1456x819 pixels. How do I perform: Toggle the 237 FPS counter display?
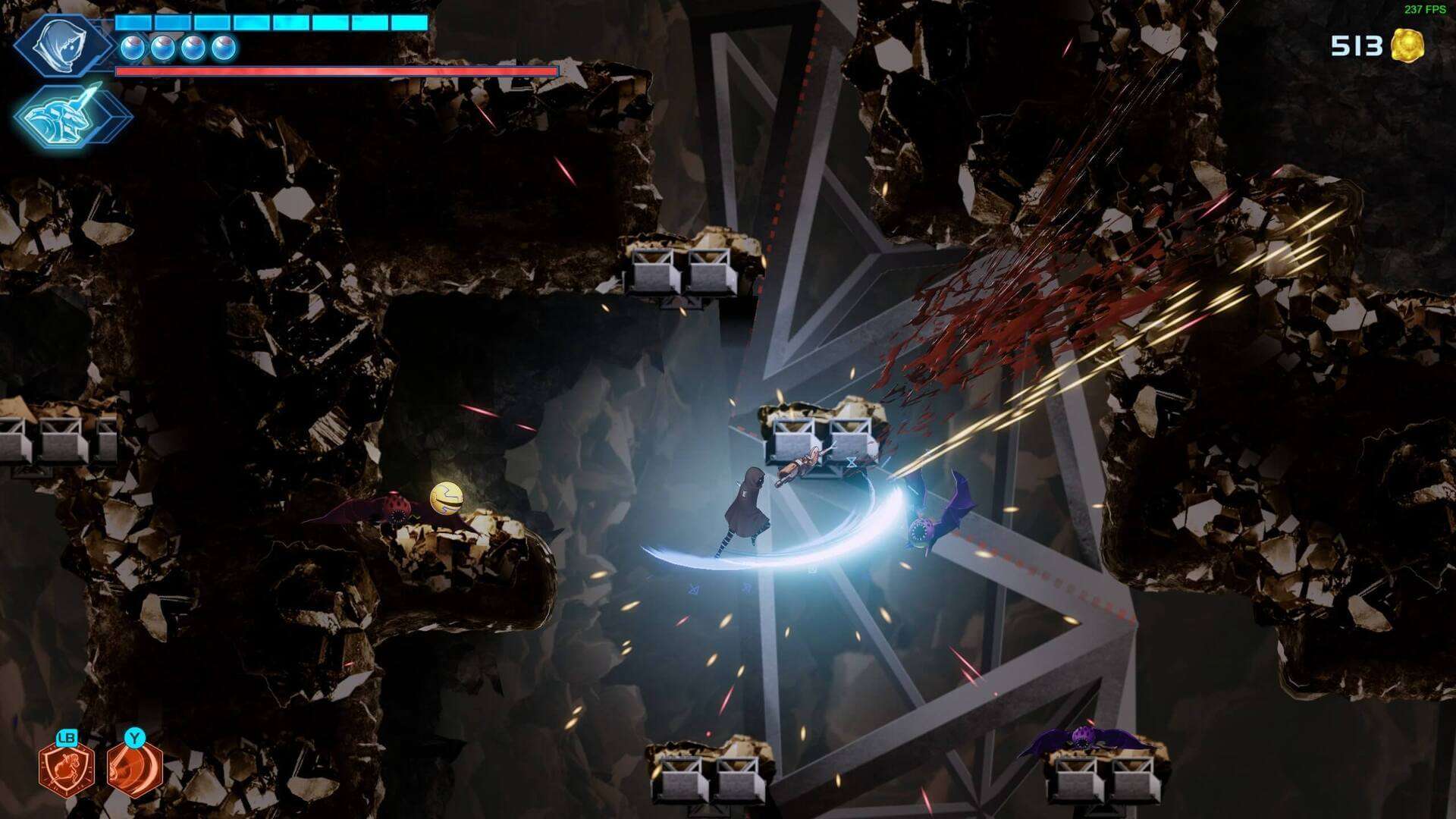[1424, 9]
